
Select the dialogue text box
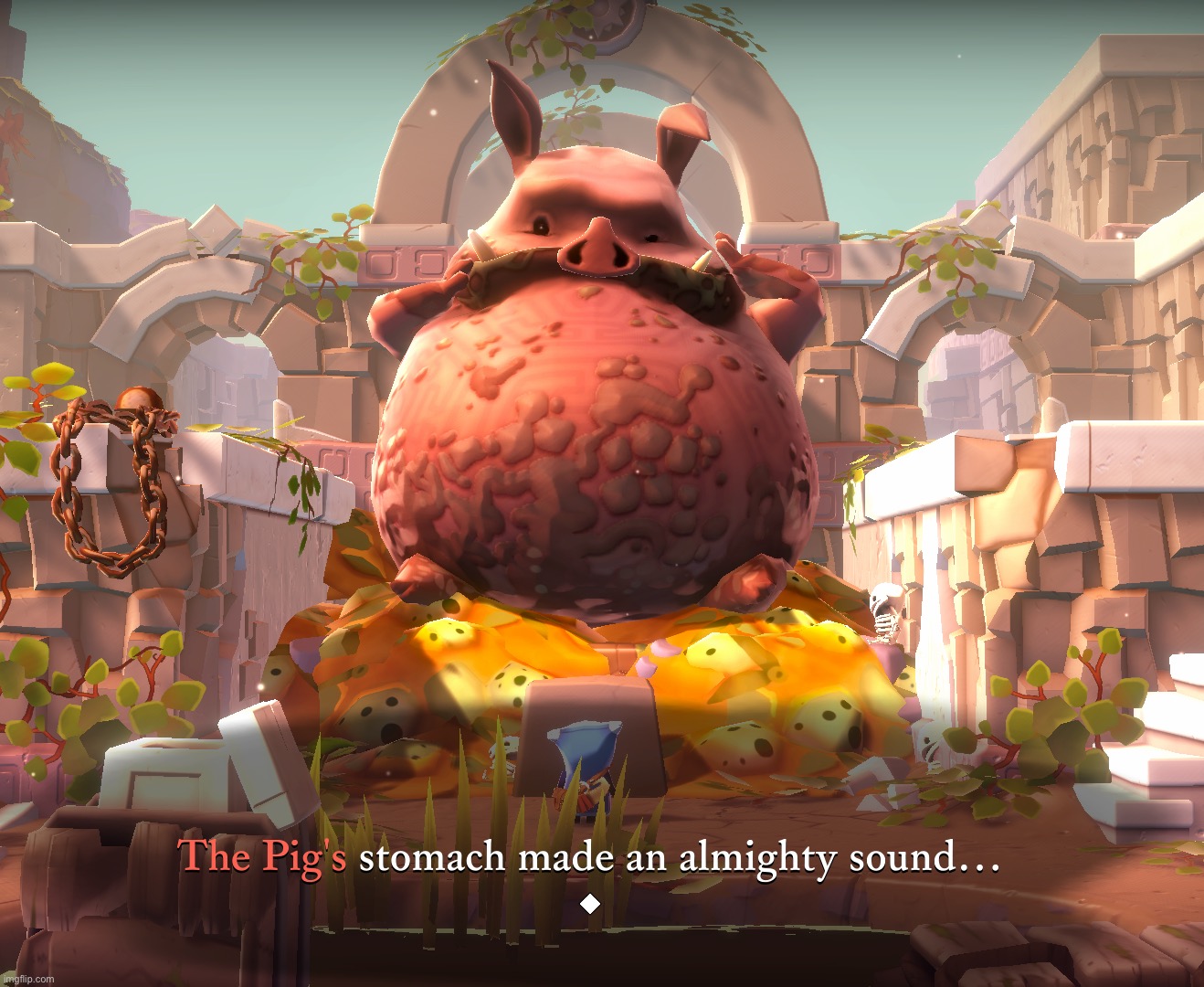(x=589, y=859)
